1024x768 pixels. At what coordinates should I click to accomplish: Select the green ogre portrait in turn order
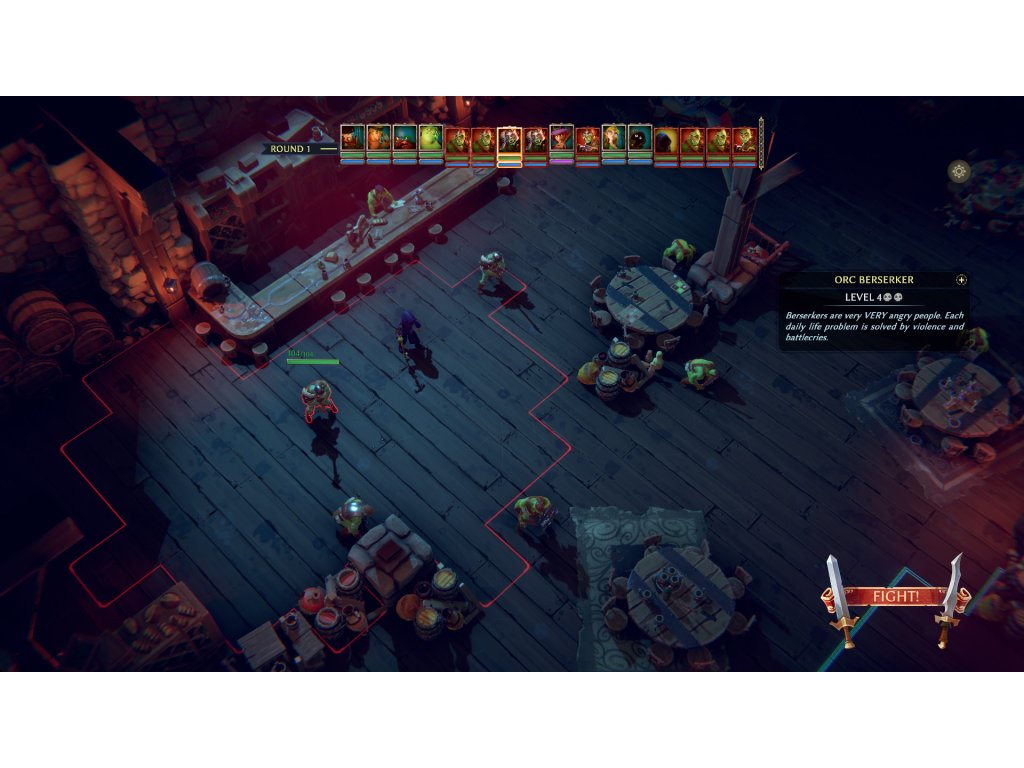(x=431, y=139)
